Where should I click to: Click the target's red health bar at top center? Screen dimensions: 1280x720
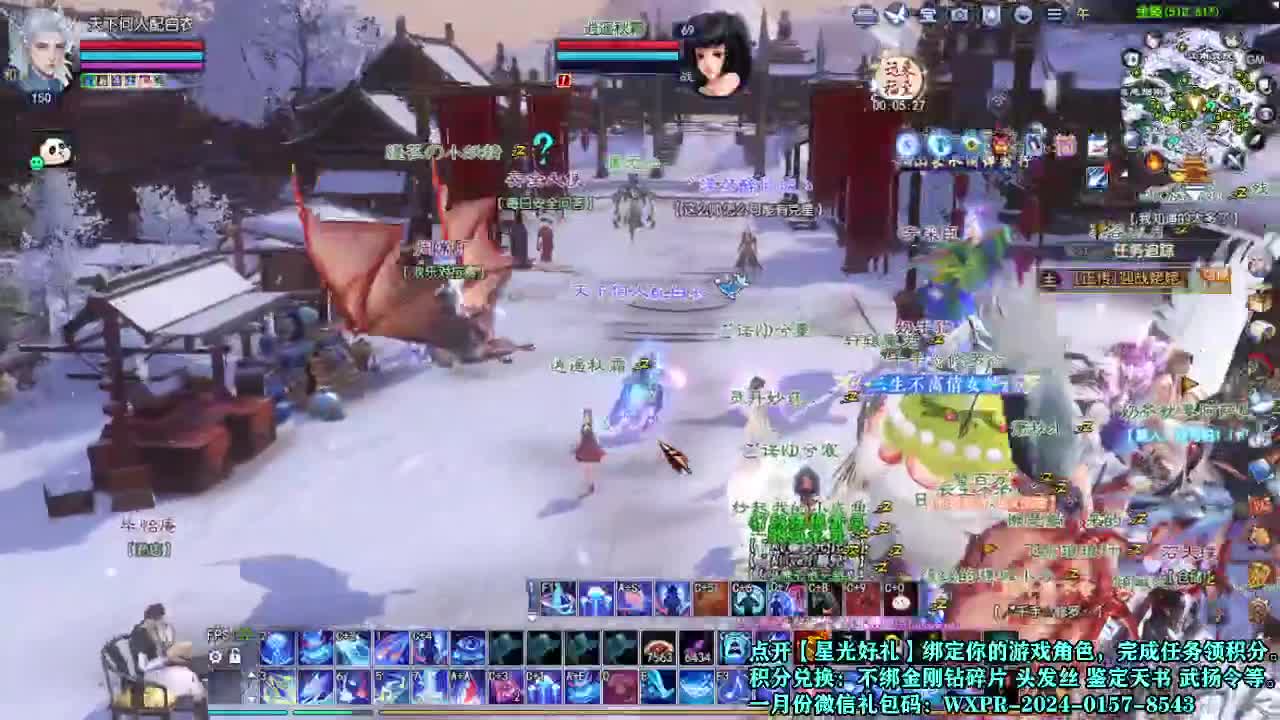pyautogui.click(x=617, y=44)
